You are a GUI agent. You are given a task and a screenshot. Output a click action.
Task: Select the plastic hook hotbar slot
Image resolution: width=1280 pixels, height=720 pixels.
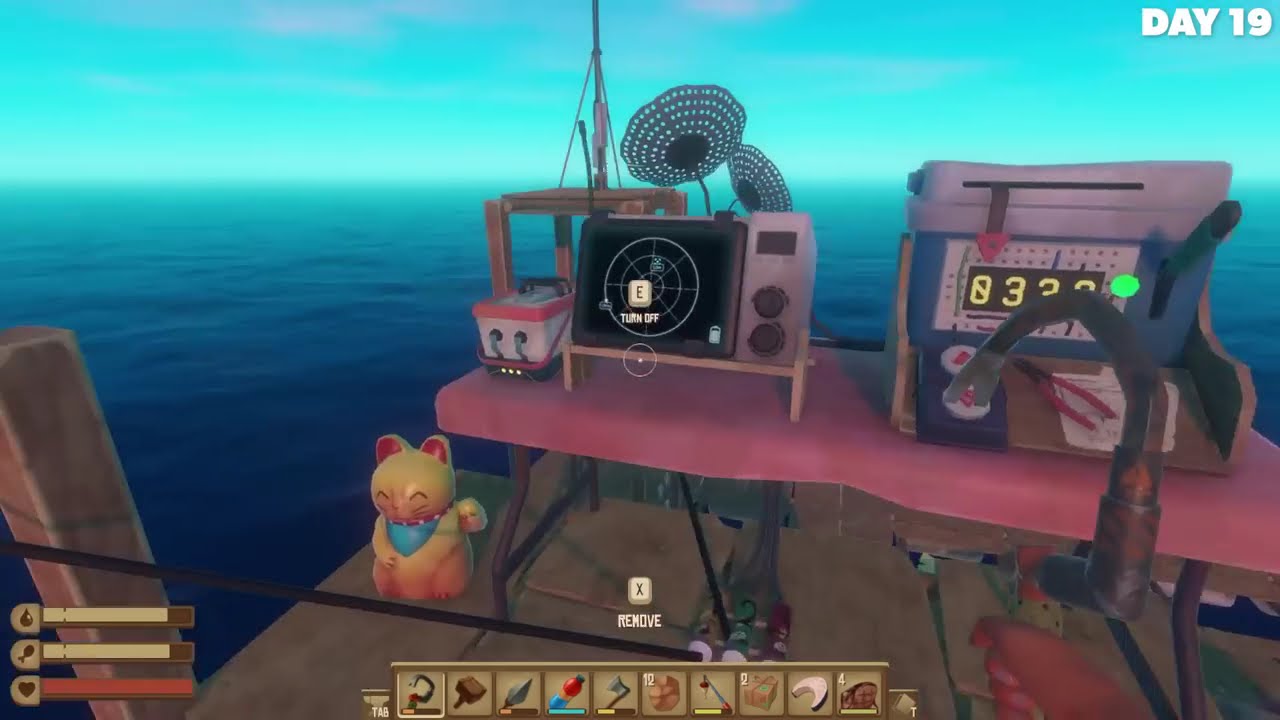click(420, 693)
